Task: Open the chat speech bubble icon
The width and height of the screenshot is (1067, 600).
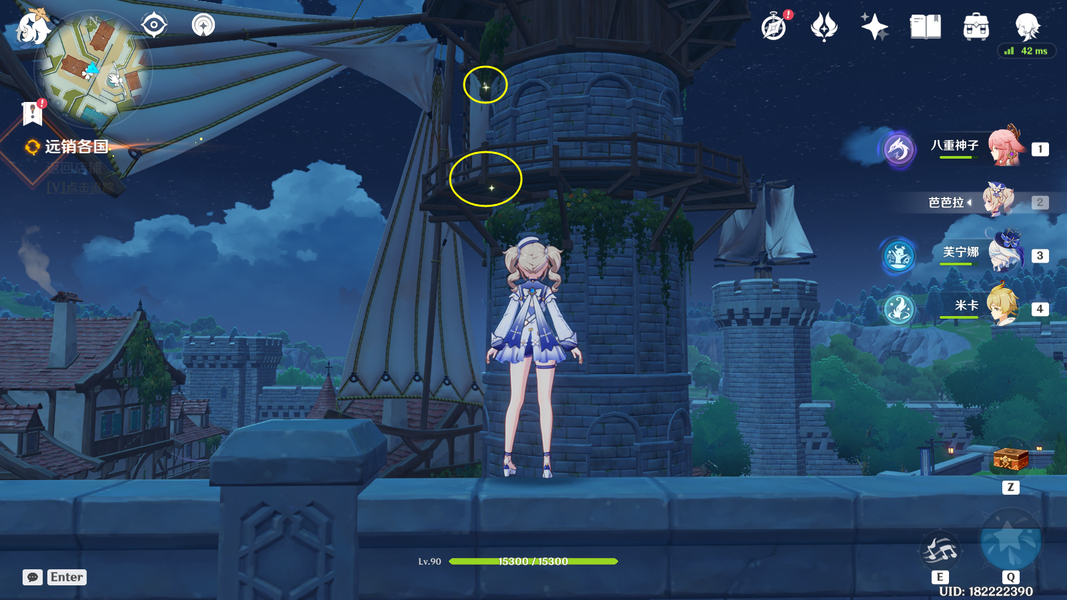Action: [x=33, y=577]
